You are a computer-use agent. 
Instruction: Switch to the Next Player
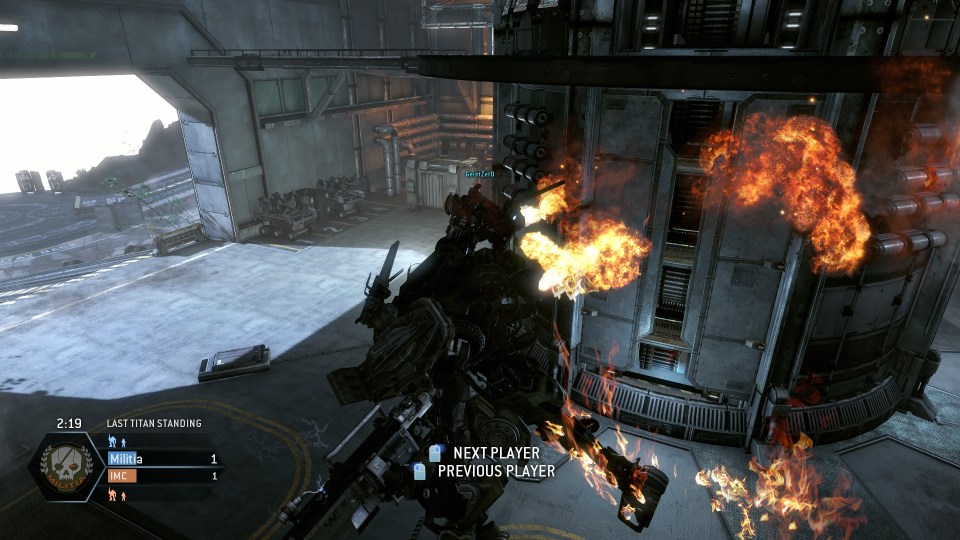tap(484, 454)
